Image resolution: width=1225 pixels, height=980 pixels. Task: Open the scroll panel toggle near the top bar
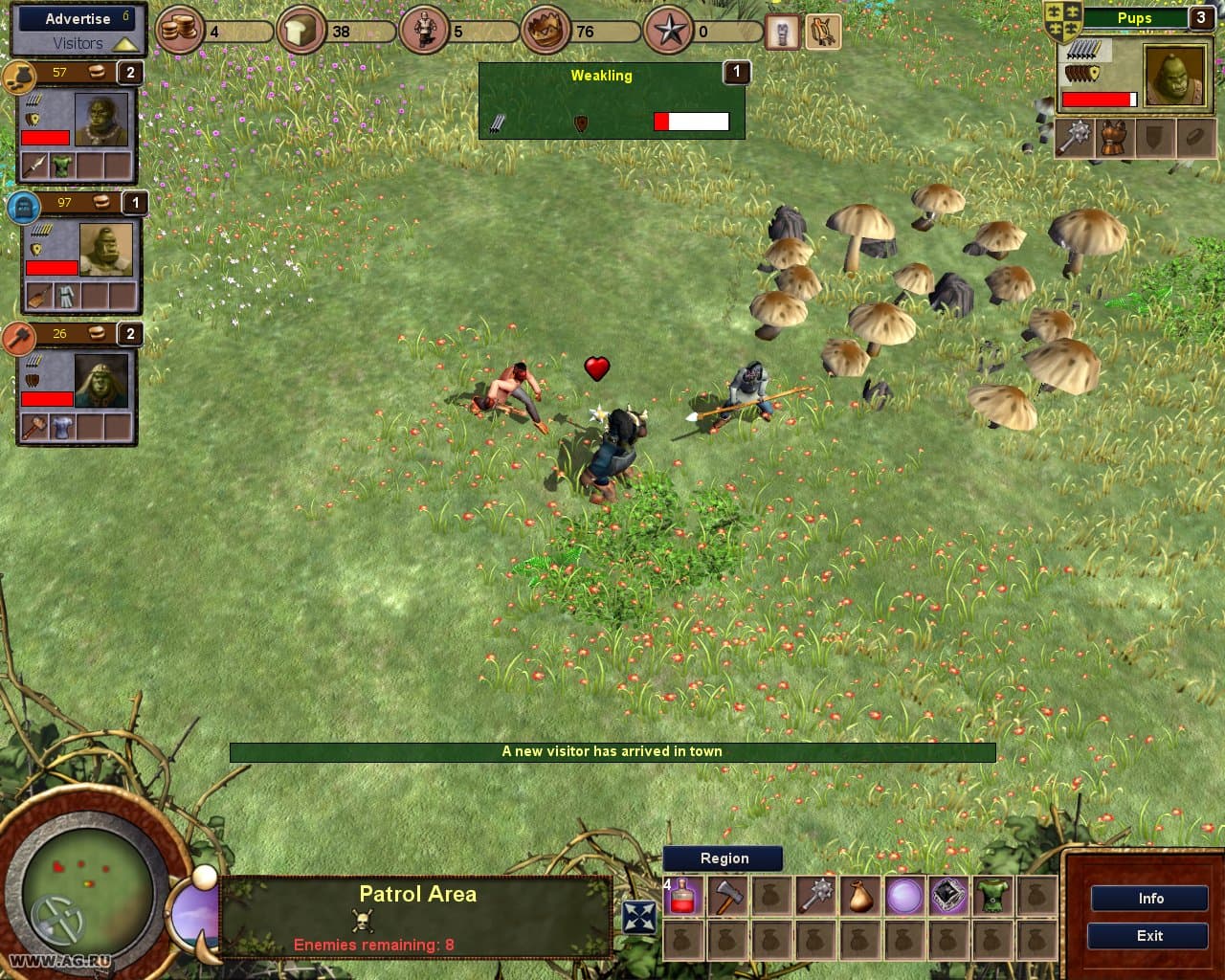pos(781,32)
